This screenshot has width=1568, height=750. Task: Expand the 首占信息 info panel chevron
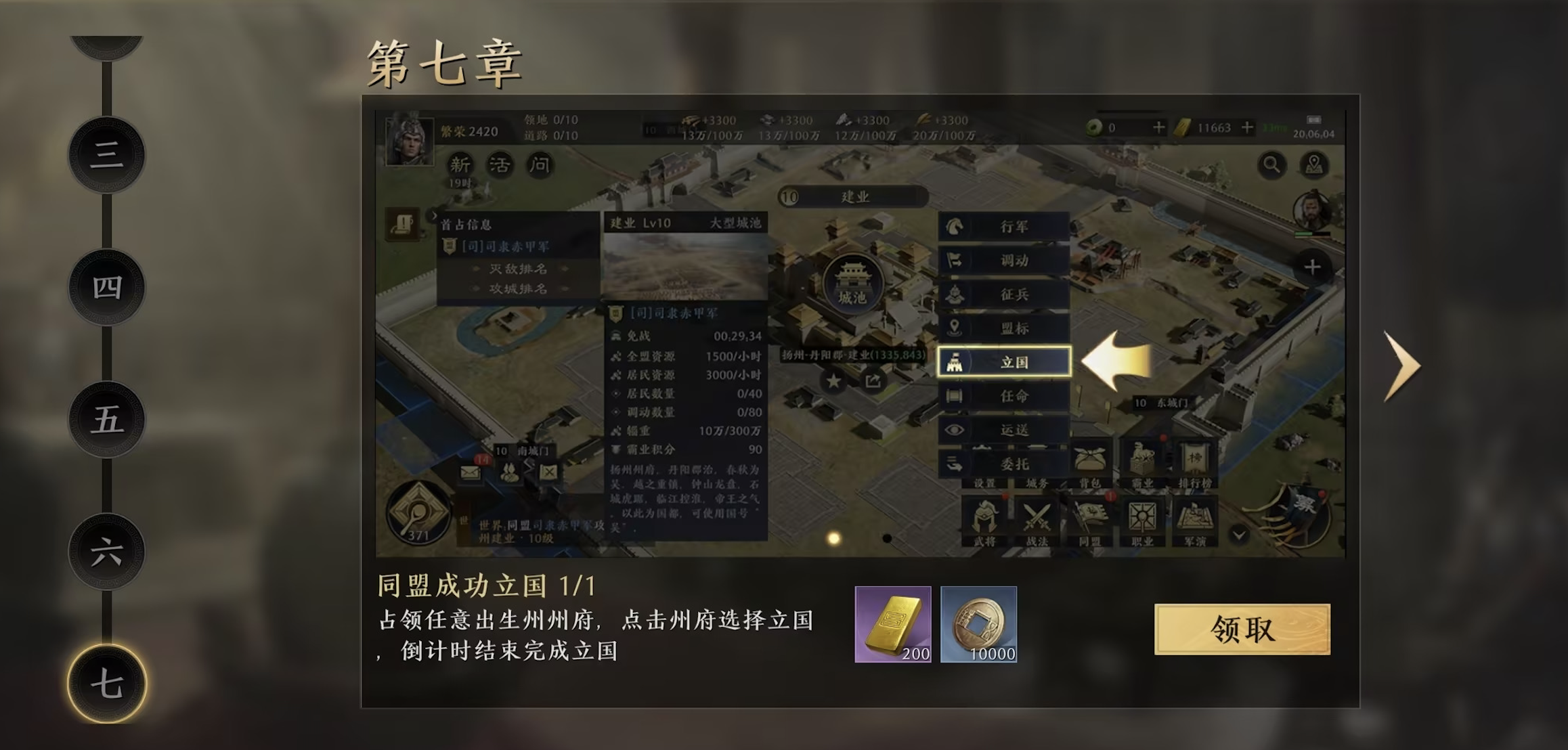[x=434, y=216]
